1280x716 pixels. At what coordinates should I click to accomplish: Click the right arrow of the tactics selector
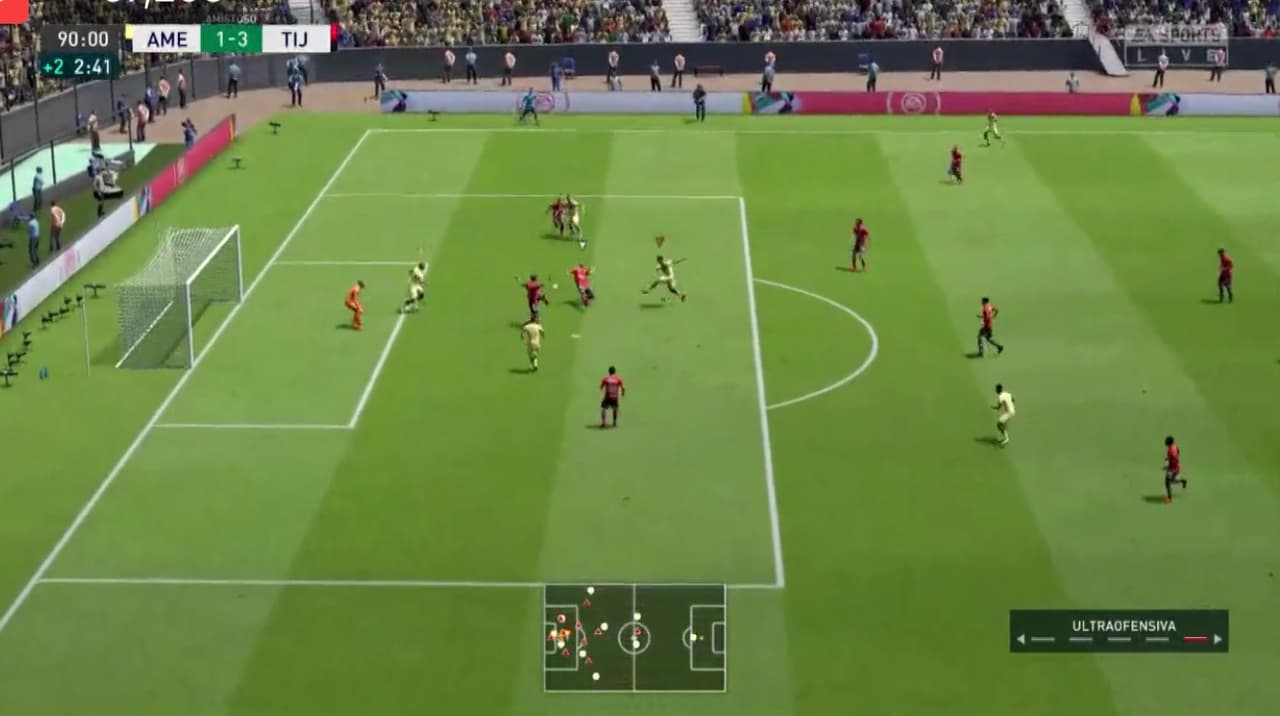click(1218, 639)
